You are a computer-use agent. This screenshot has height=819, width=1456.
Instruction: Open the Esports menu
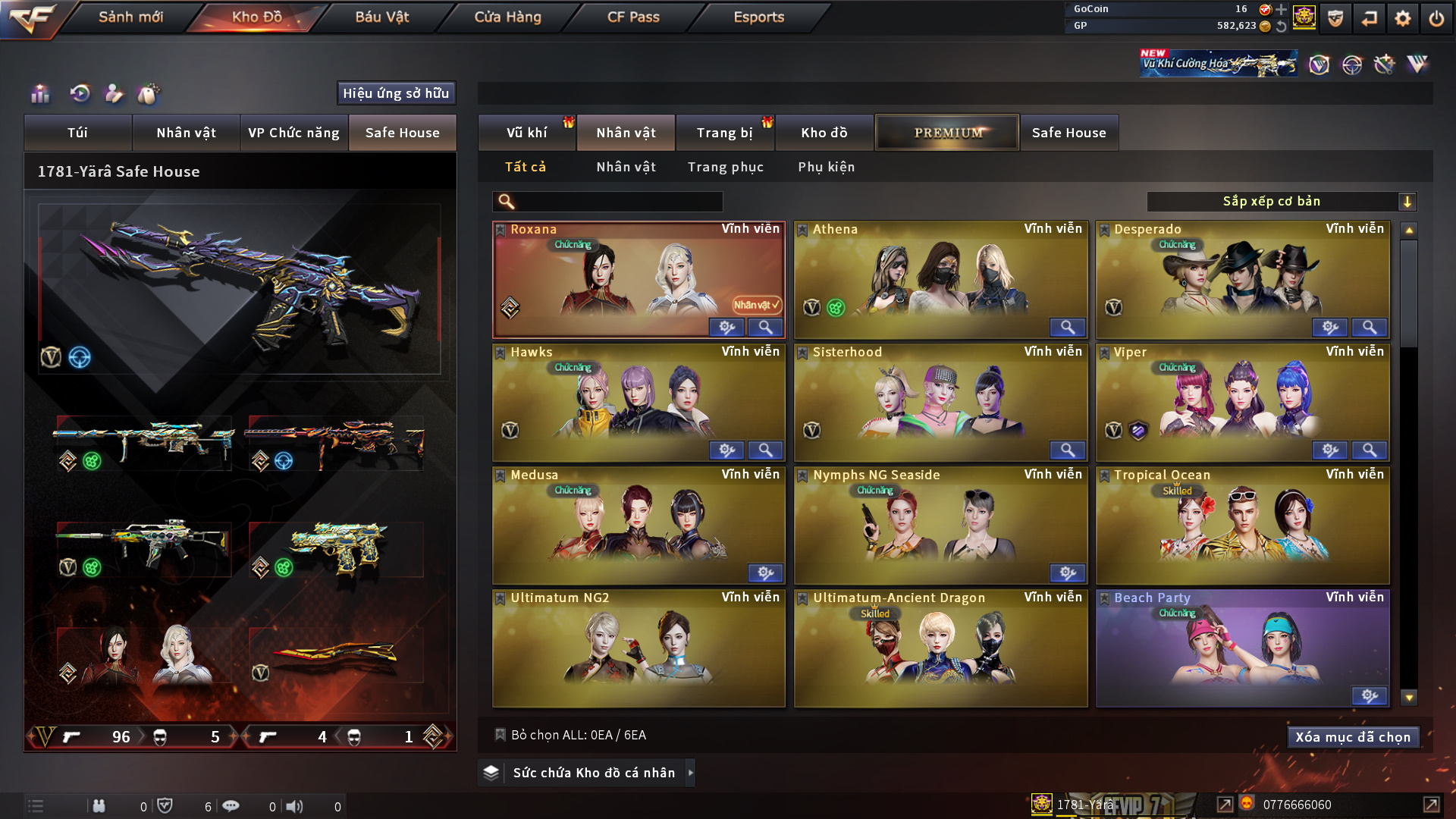point(758,17)
